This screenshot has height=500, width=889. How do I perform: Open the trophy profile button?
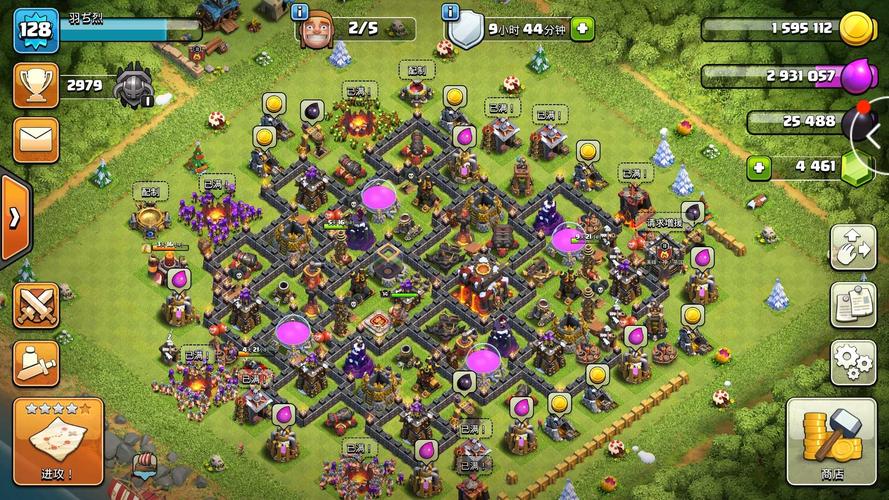pos(35,85)
